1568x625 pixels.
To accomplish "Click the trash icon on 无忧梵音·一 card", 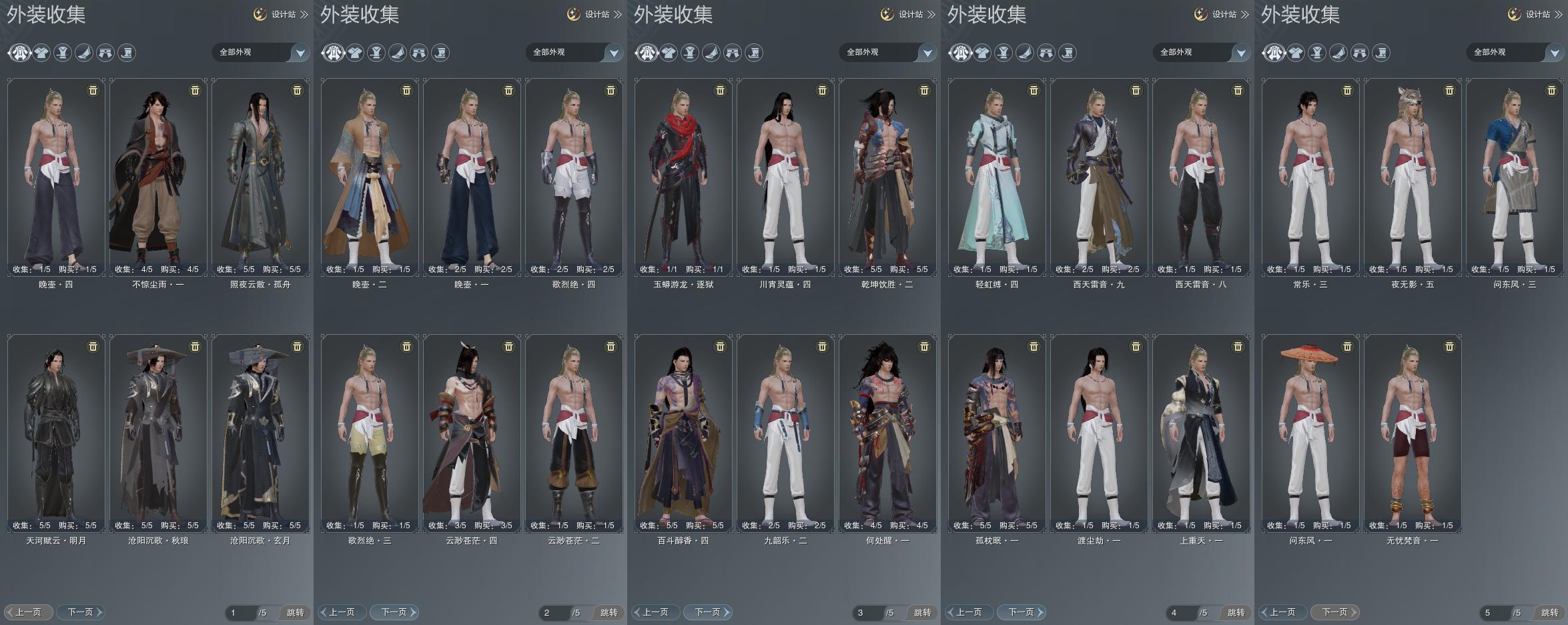I will [1449, 347].
